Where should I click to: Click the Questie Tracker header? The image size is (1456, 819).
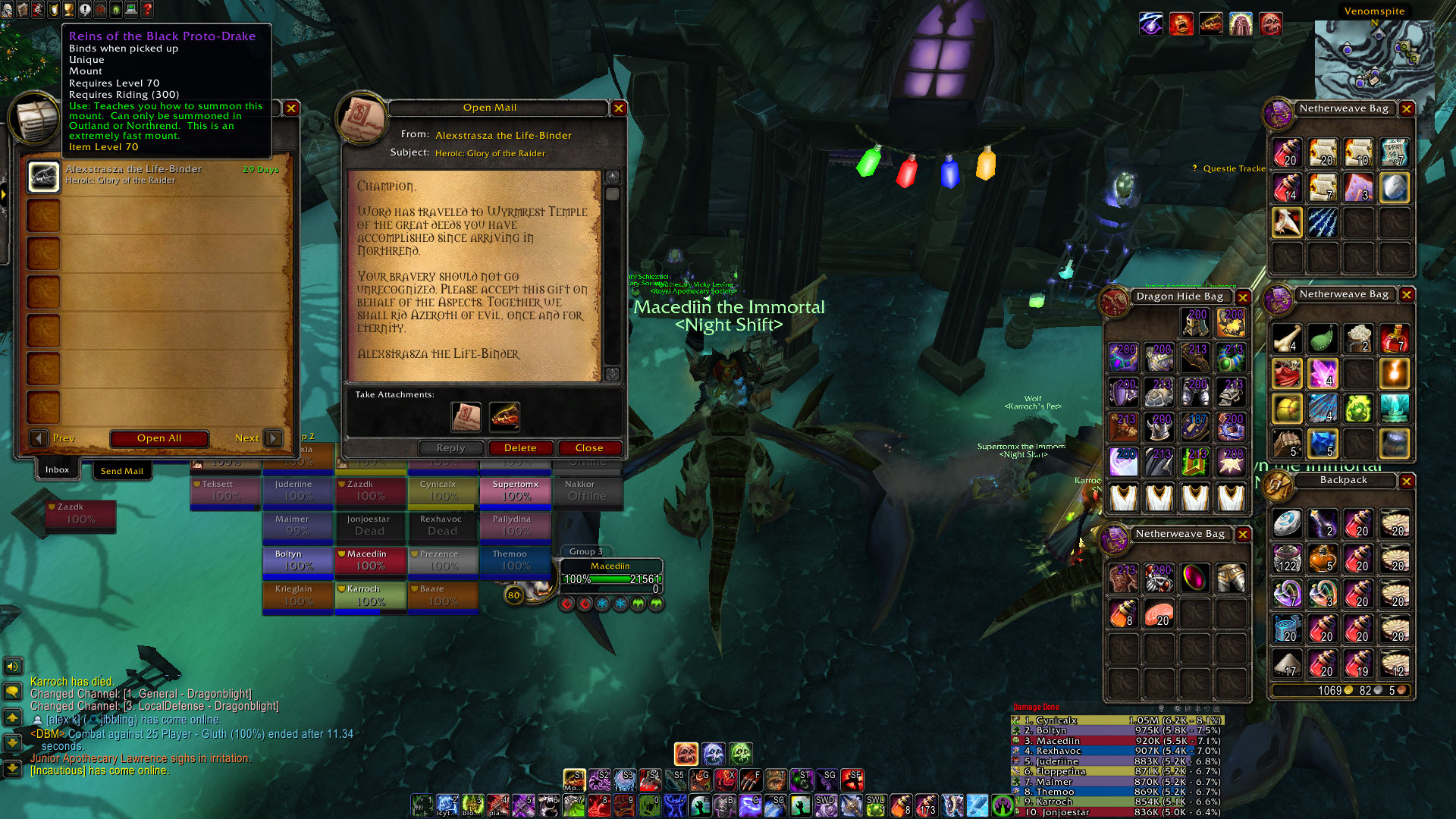click(x=1232, y=168)
